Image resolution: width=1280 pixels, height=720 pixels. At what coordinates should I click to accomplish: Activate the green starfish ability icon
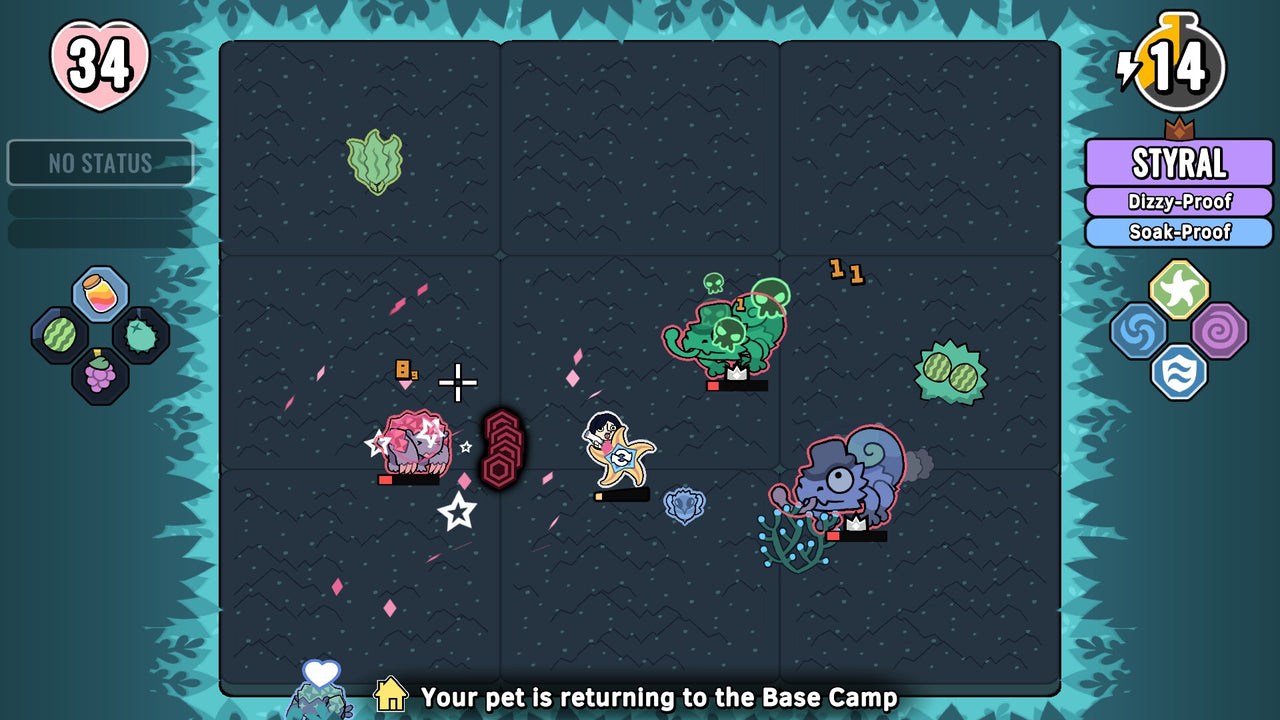tap(1180, 289)
